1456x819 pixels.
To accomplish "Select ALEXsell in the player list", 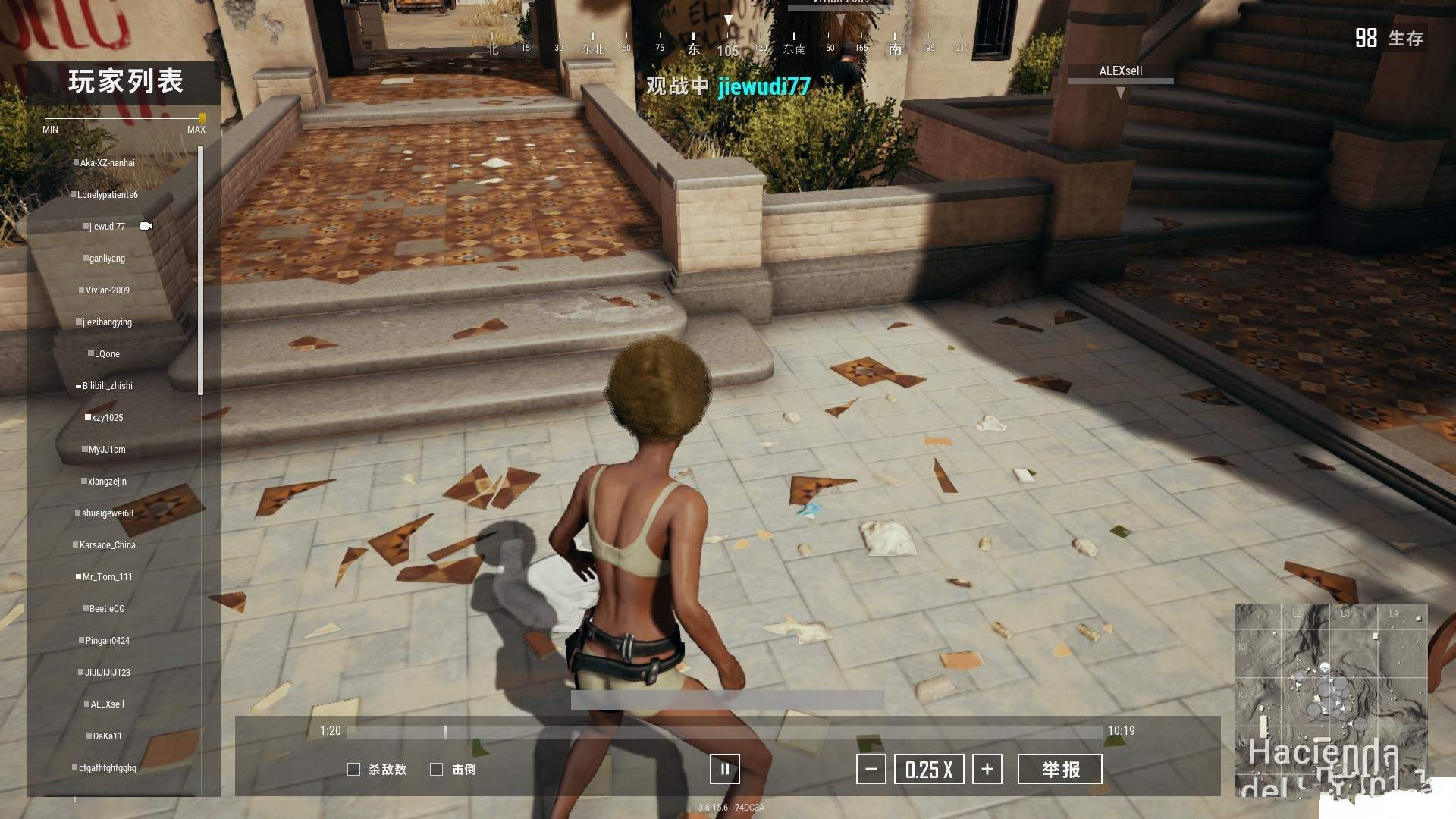I will [x=107, y=704].
